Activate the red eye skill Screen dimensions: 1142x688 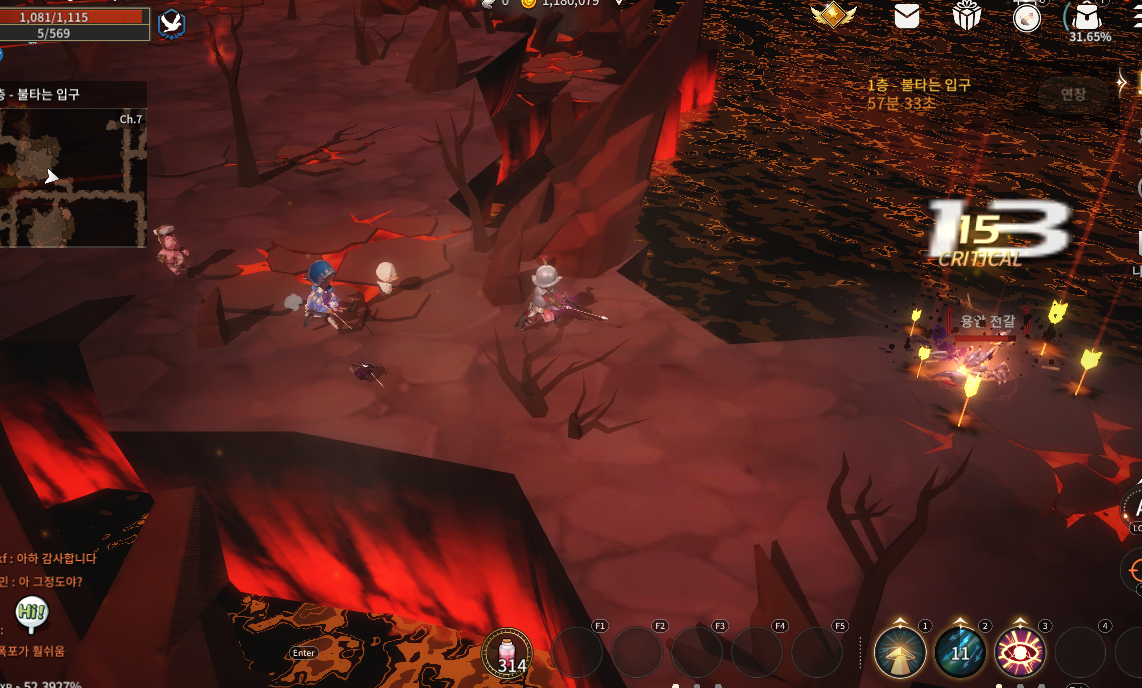click(1020, 652)
